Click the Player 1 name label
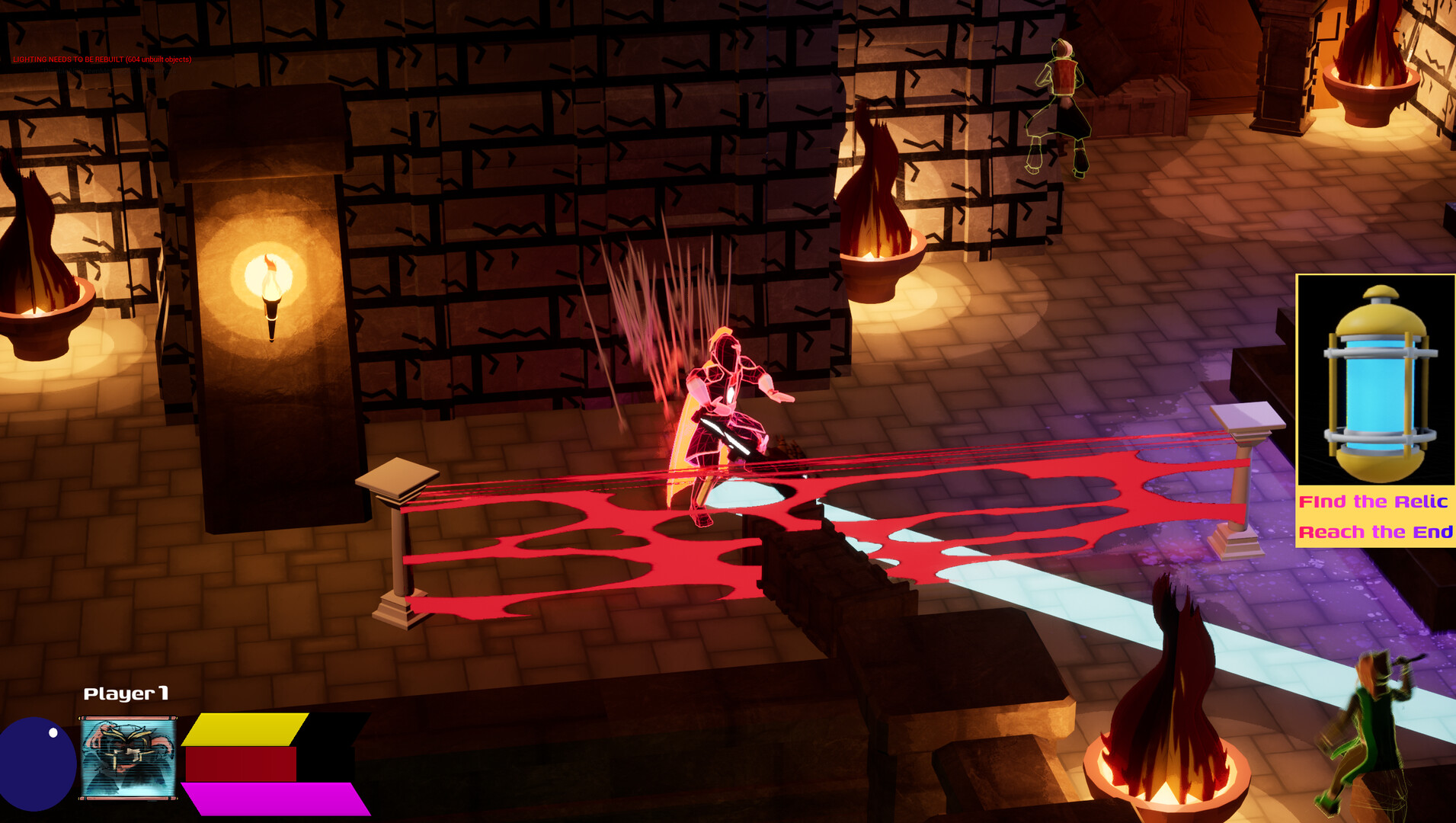This screenshot has height=823, width=1456. [x=126, y=695]
